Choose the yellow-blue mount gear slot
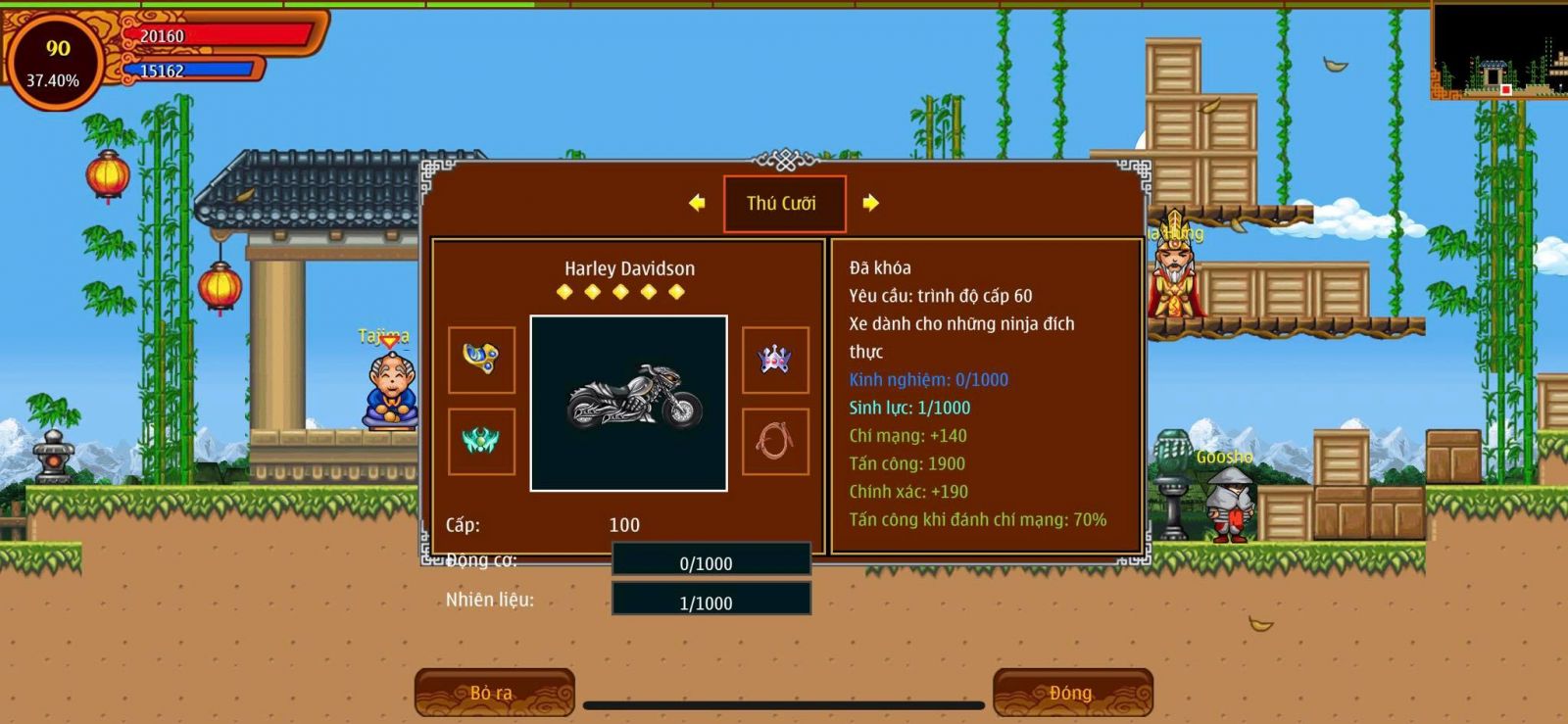The height and width of the screenshot is (724, 1568). pos(481,360)
